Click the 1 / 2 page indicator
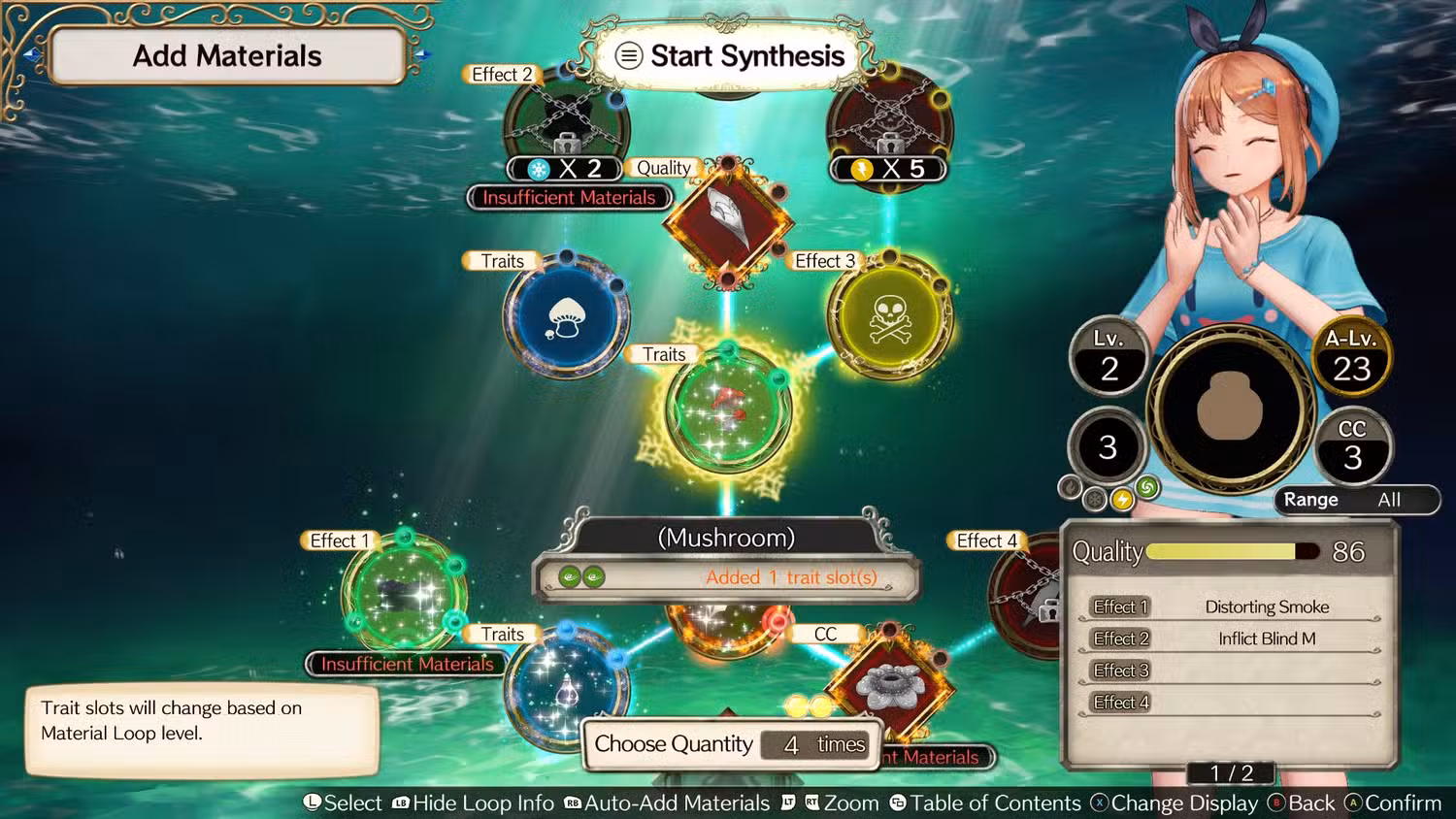This screenshot has width=1456, height=819. [x=1231, y=773]
